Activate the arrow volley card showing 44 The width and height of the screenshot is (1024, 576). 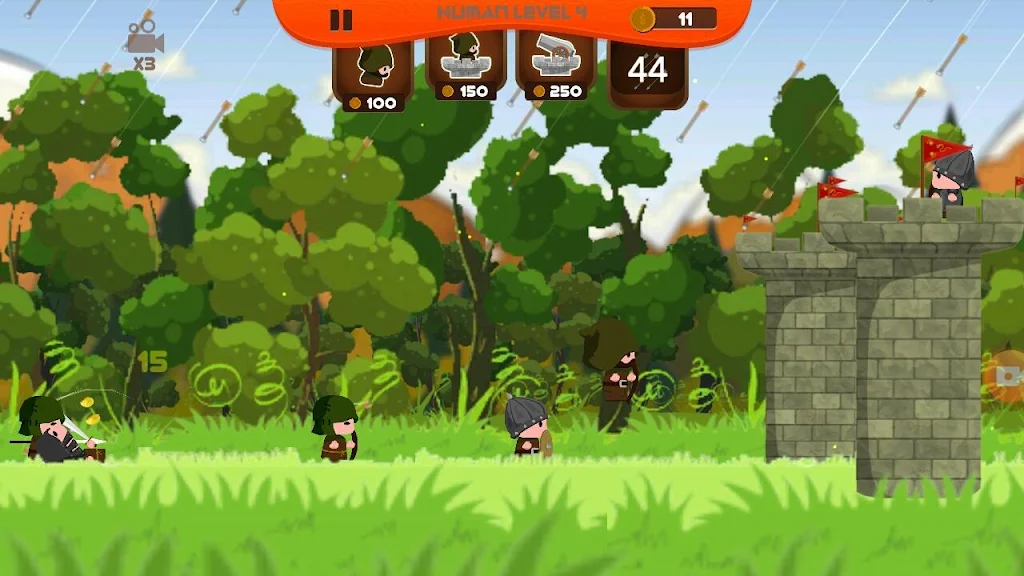point(648,72)
